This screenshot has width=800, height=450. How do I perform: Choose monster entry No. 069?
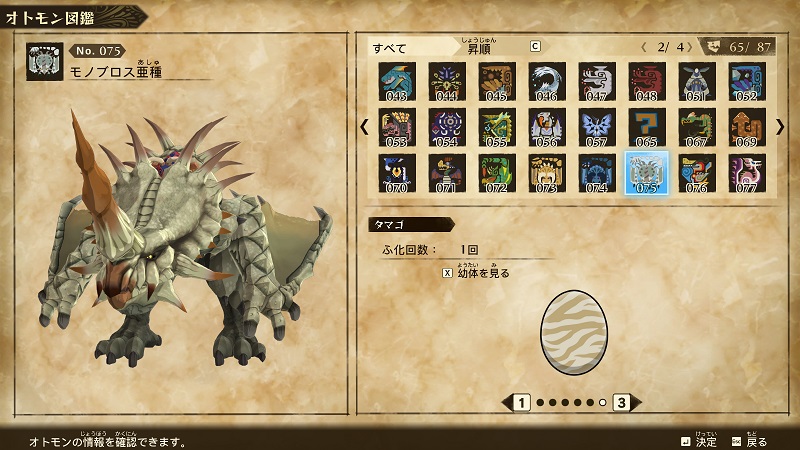coord(746,127)
